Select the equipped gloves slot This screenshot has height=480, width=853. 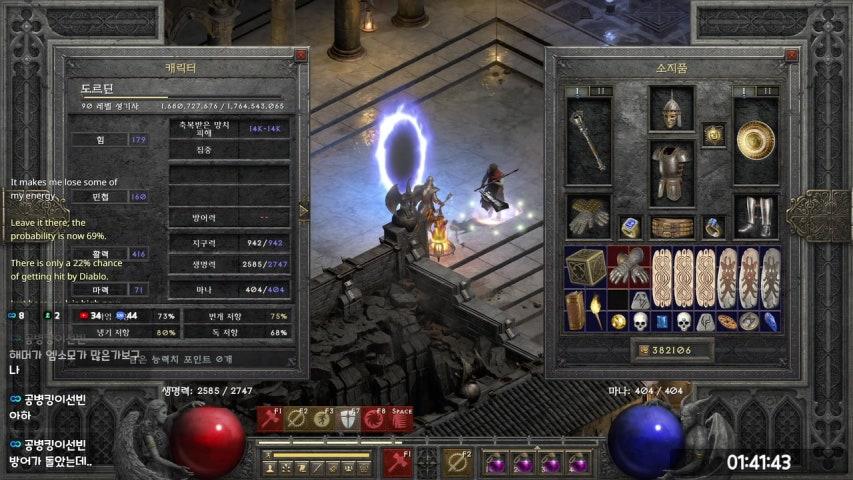[x=588, y=215]
